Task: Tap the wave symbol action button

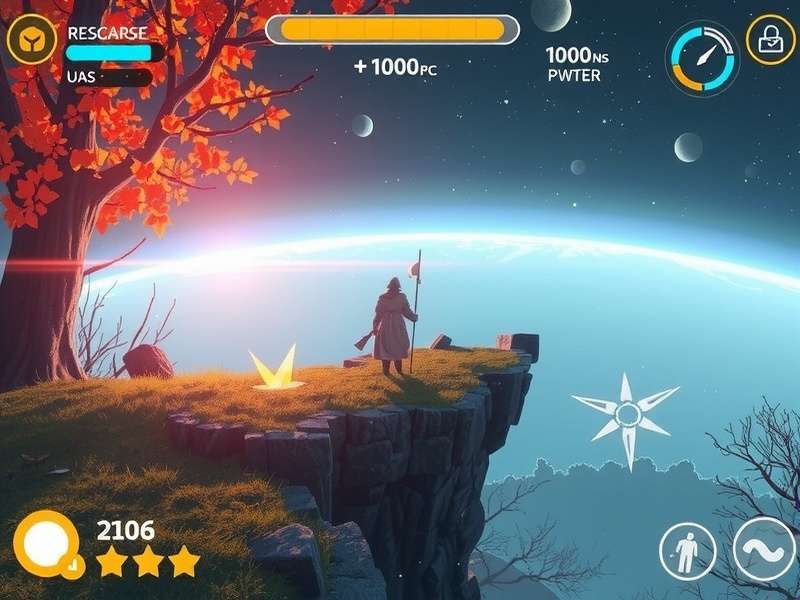Action: coord(764,551)
